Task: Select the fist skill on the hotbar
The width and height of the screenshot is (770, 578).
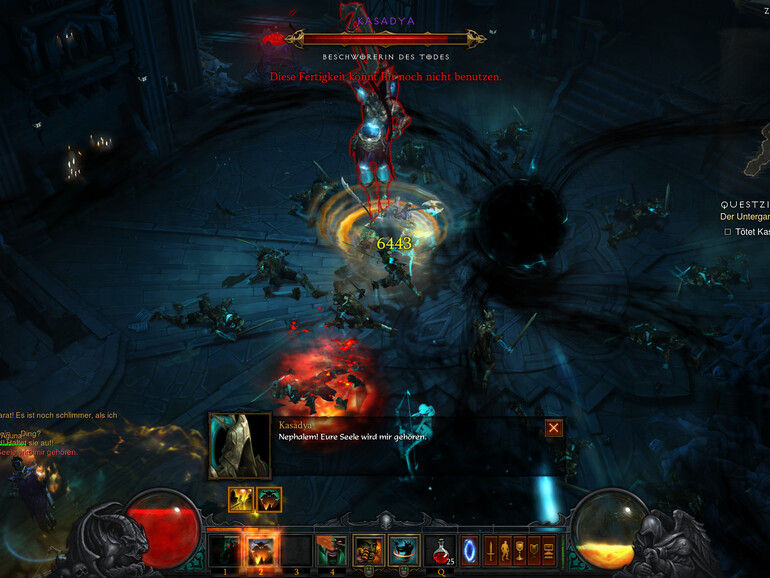Action: point(369,551)
